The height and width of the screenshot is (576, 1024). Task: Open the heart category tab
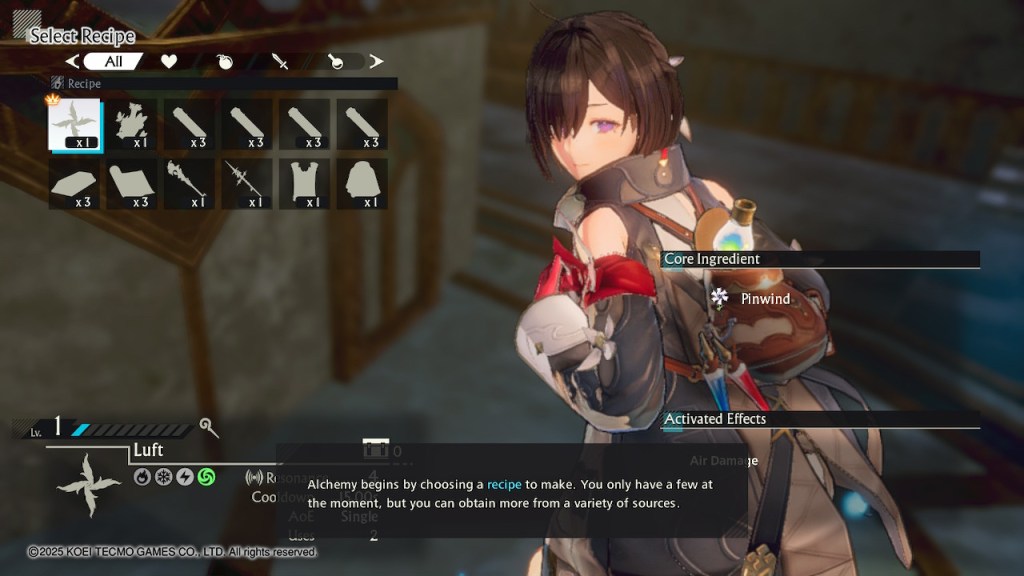coord(169,62)
